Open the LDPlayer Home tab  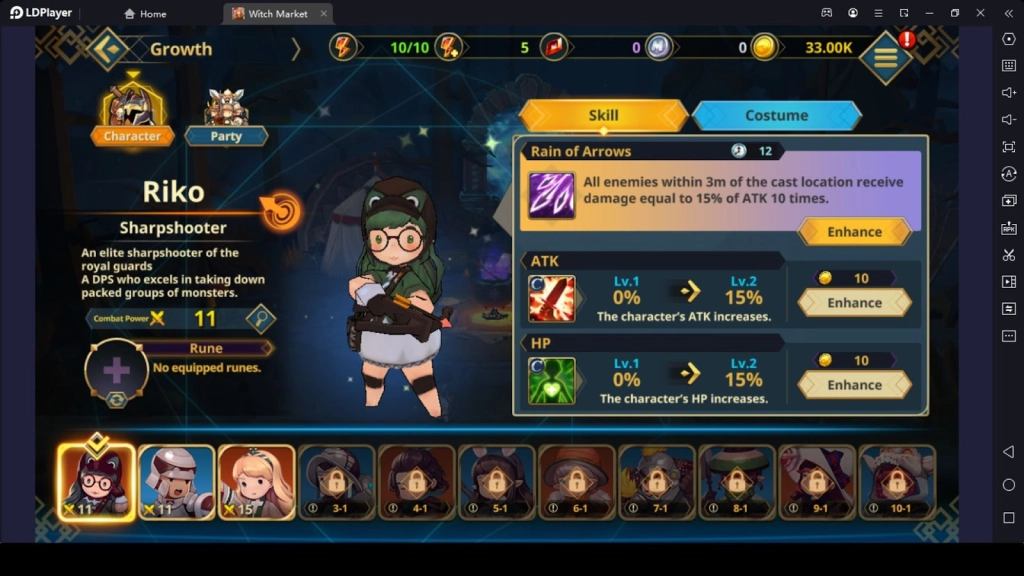coord(145,13)
